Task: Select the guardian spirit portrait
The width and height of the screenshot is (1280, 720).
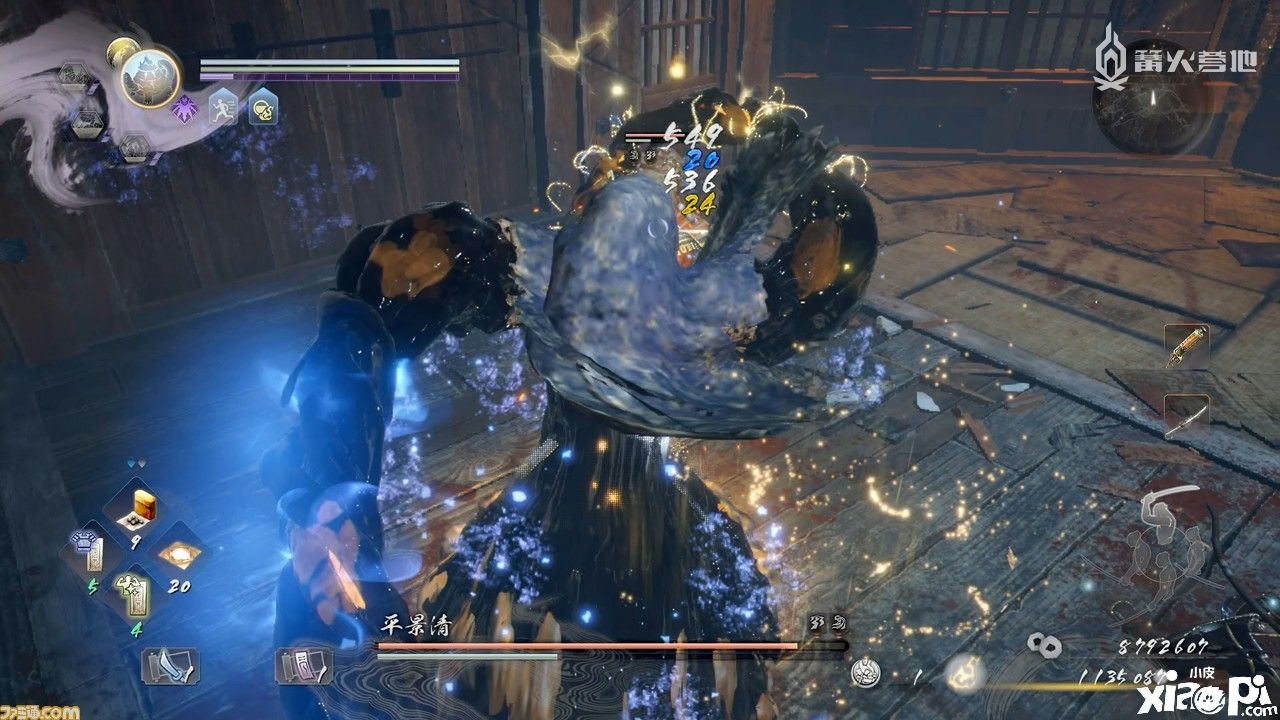Action: coord(150,77)
